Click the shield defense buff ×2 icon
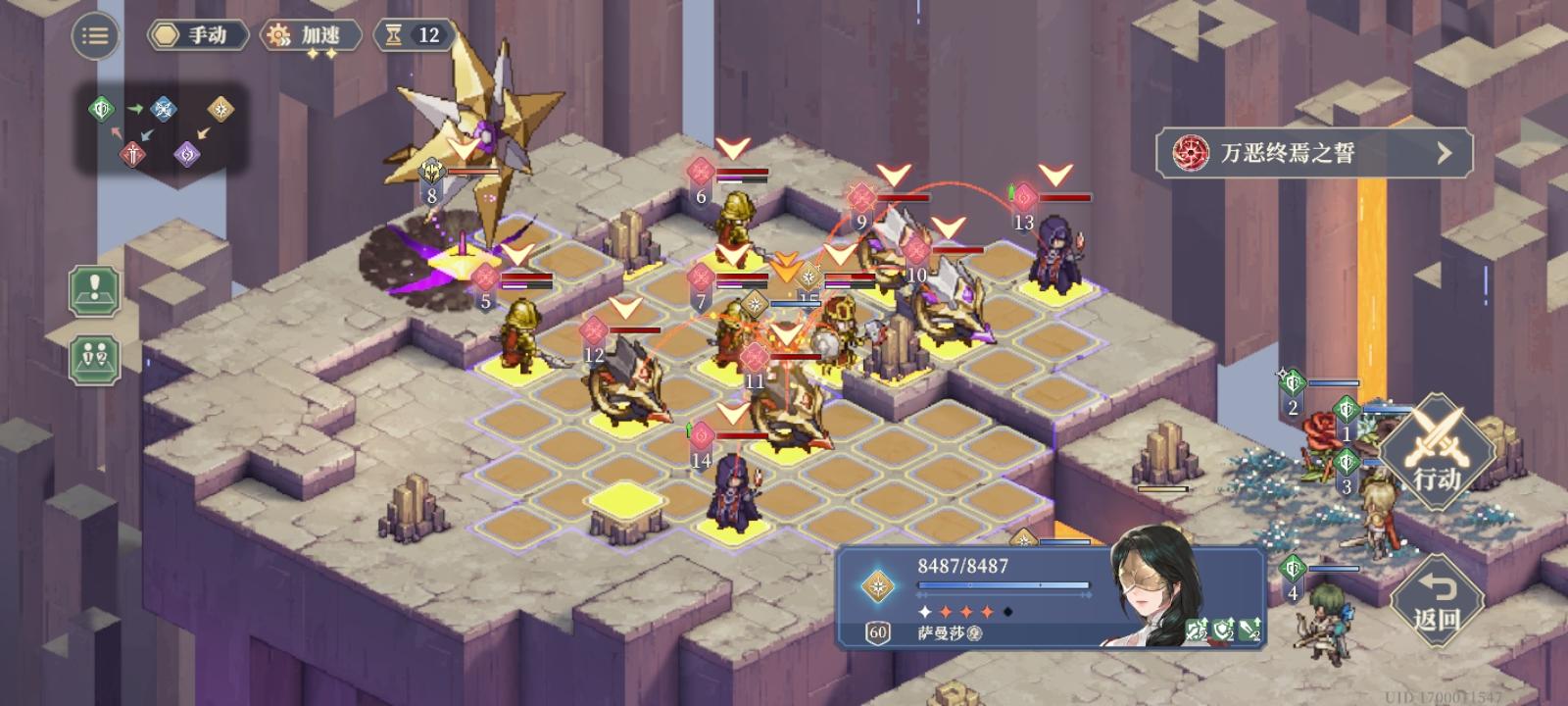Viewport: 1568px width, 706px height. pyautogui.click(x=1223, y=630)
